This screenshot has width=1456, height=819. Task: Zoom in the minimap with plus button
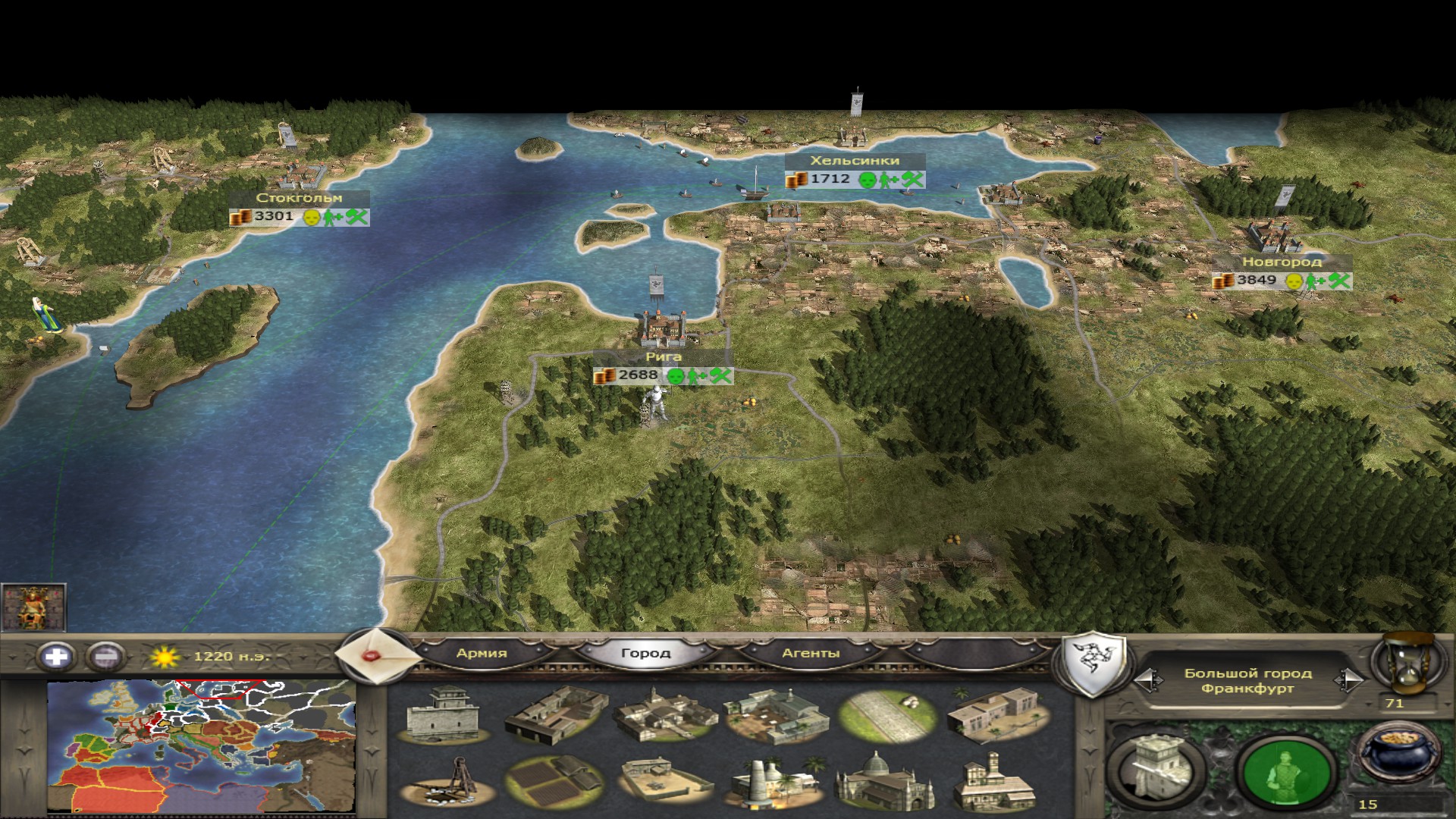[x=57, y=656]
